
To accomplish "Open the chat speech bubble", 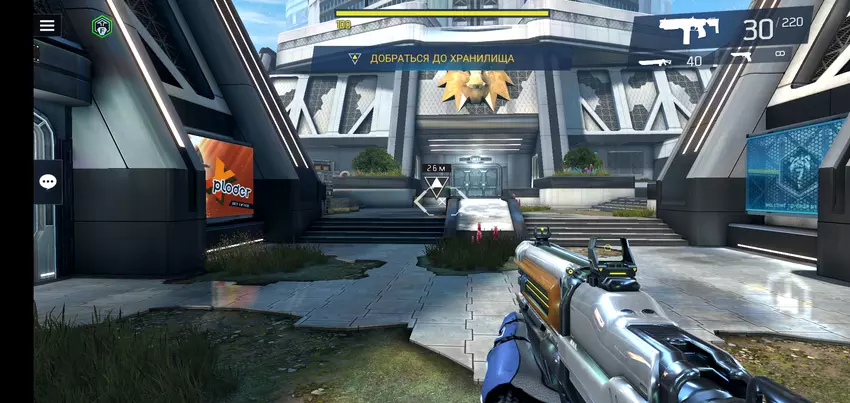I will coord(48,181).
